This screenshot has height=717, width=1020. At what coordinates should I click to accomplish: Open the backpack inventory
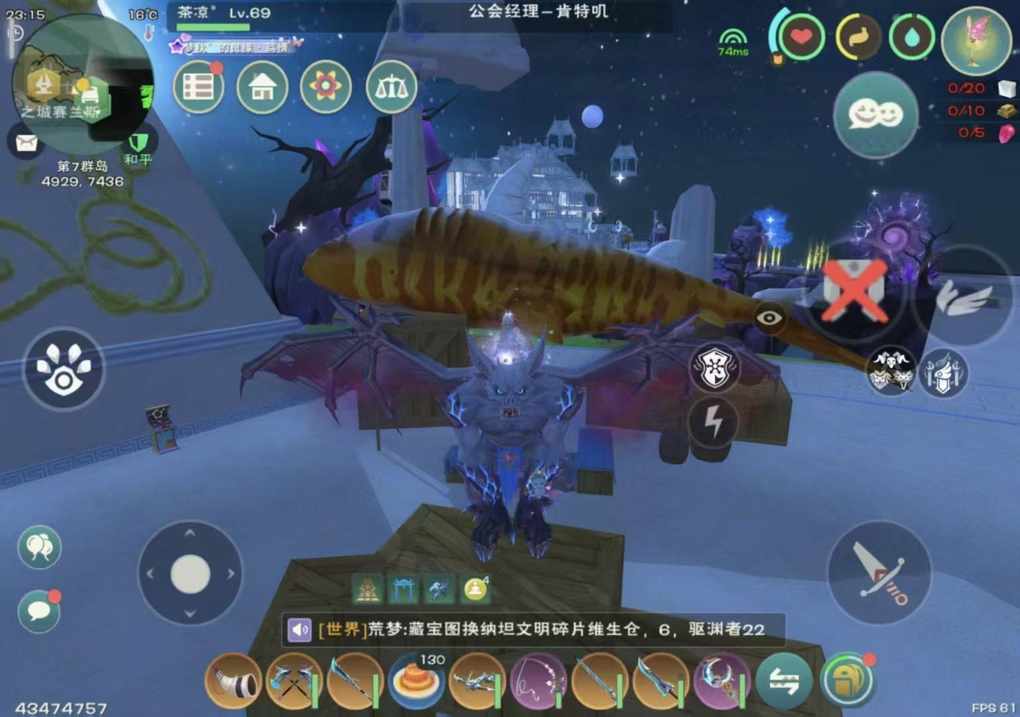point(846,682)
